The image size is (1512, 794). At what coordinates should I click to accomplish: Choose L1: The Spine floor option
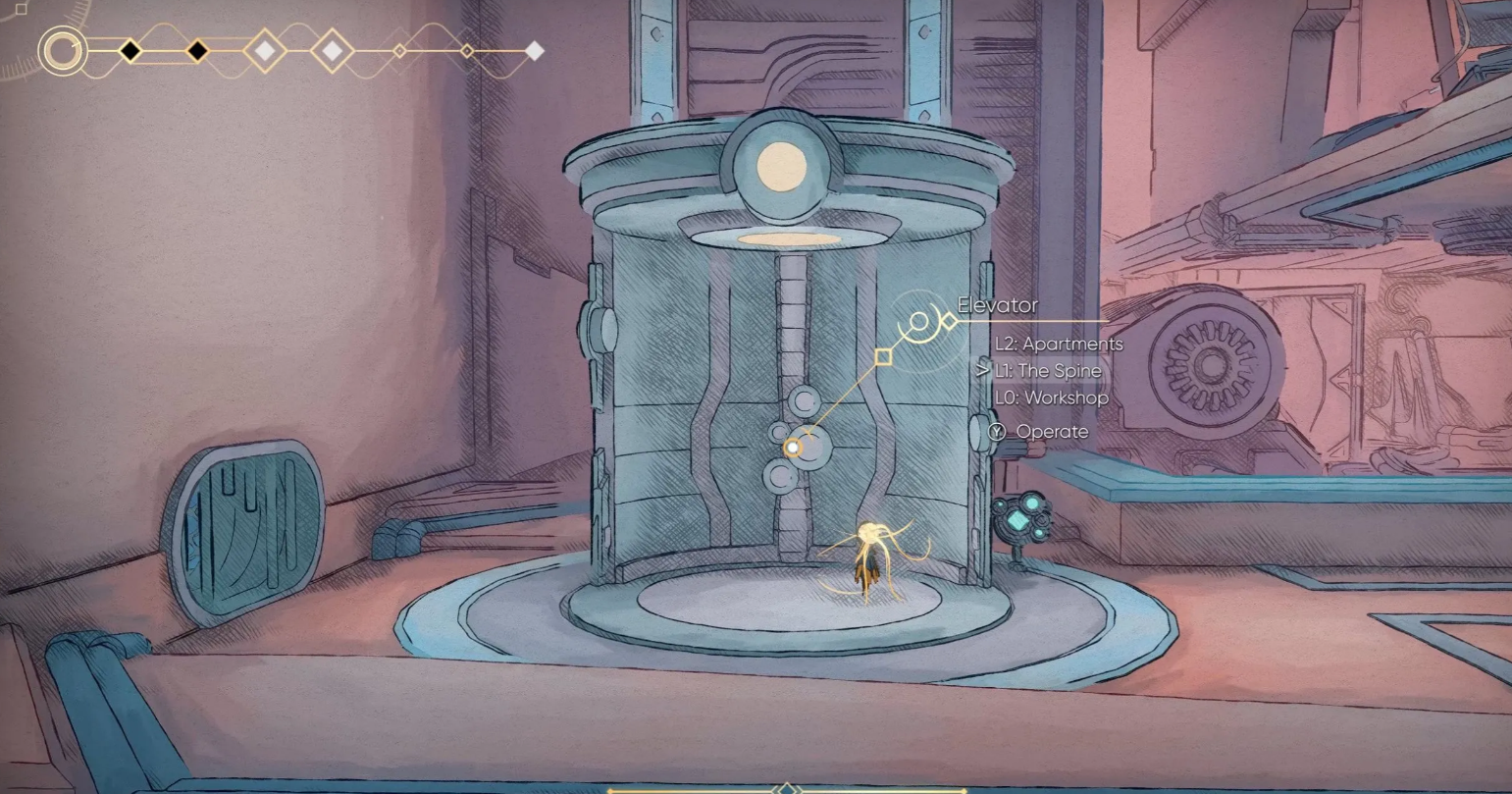(x=1048, y=371)
